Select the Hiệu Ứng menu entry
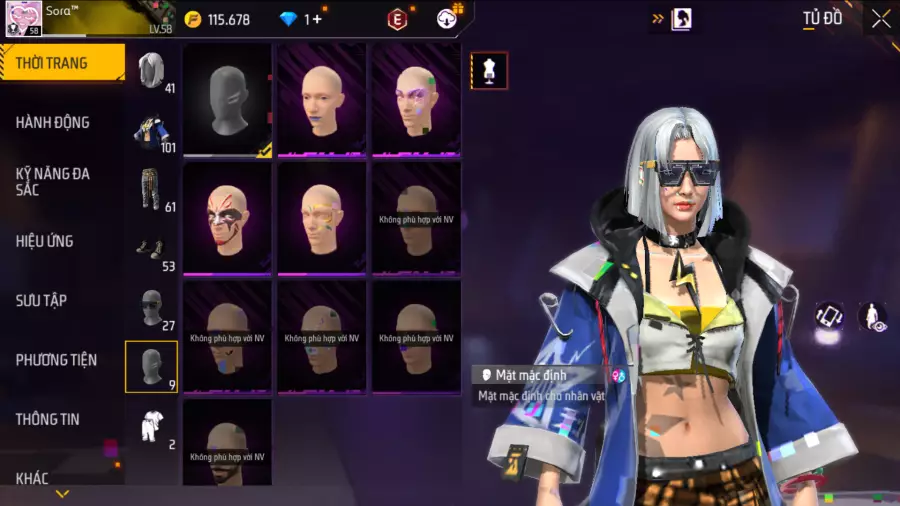Image resolution: width=900 pixels, height=506 pixels. tap(45, 241)
